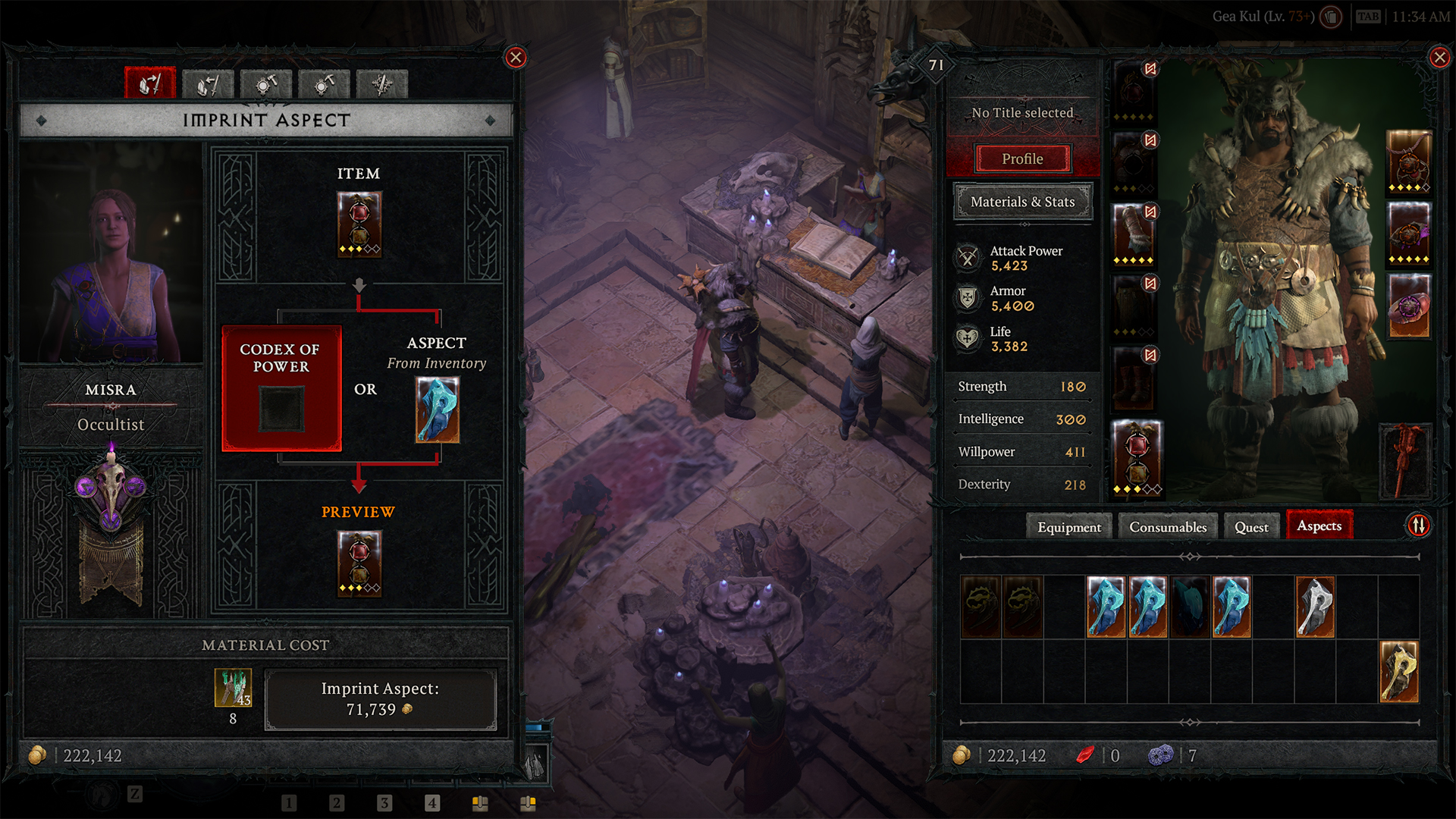Switch to the Equipment tab
The height and width of the screenshot is (819, 1456).
click(x=1068, y=527)
